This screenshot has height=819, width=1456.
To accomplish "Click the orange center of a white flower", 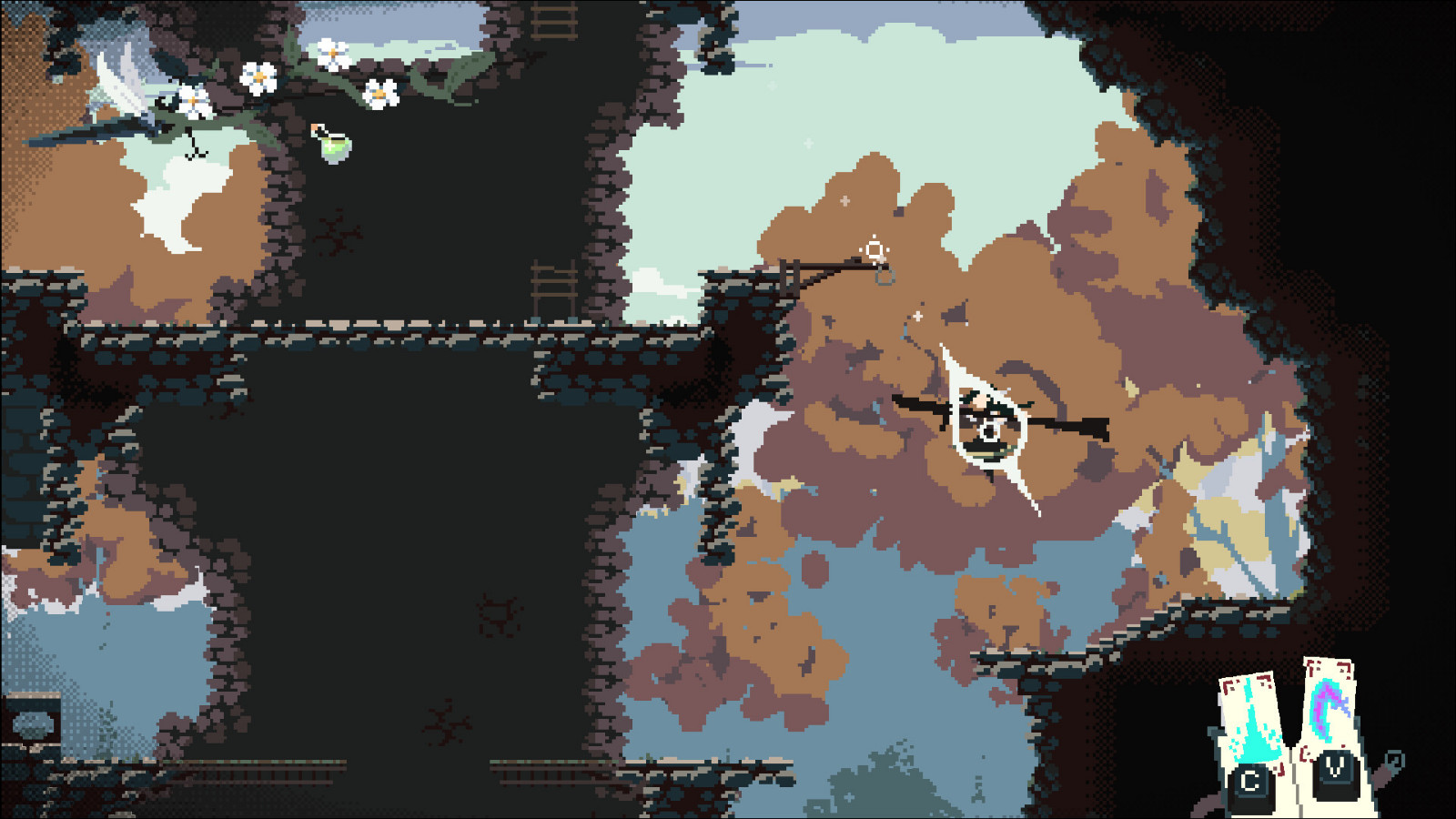I will pyautogui.click(x=259, y=75).
